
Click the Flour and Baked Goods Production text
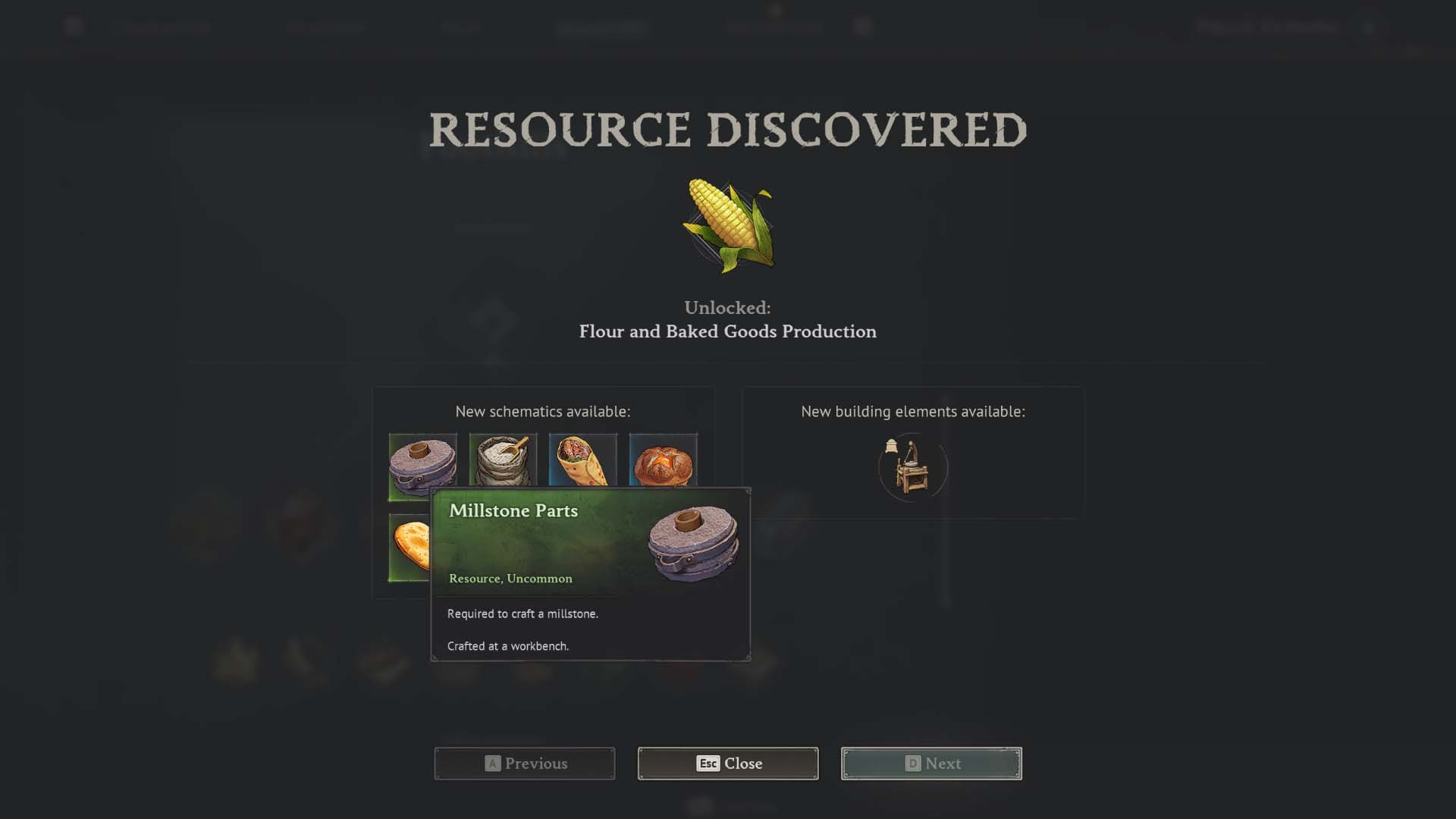727,331
